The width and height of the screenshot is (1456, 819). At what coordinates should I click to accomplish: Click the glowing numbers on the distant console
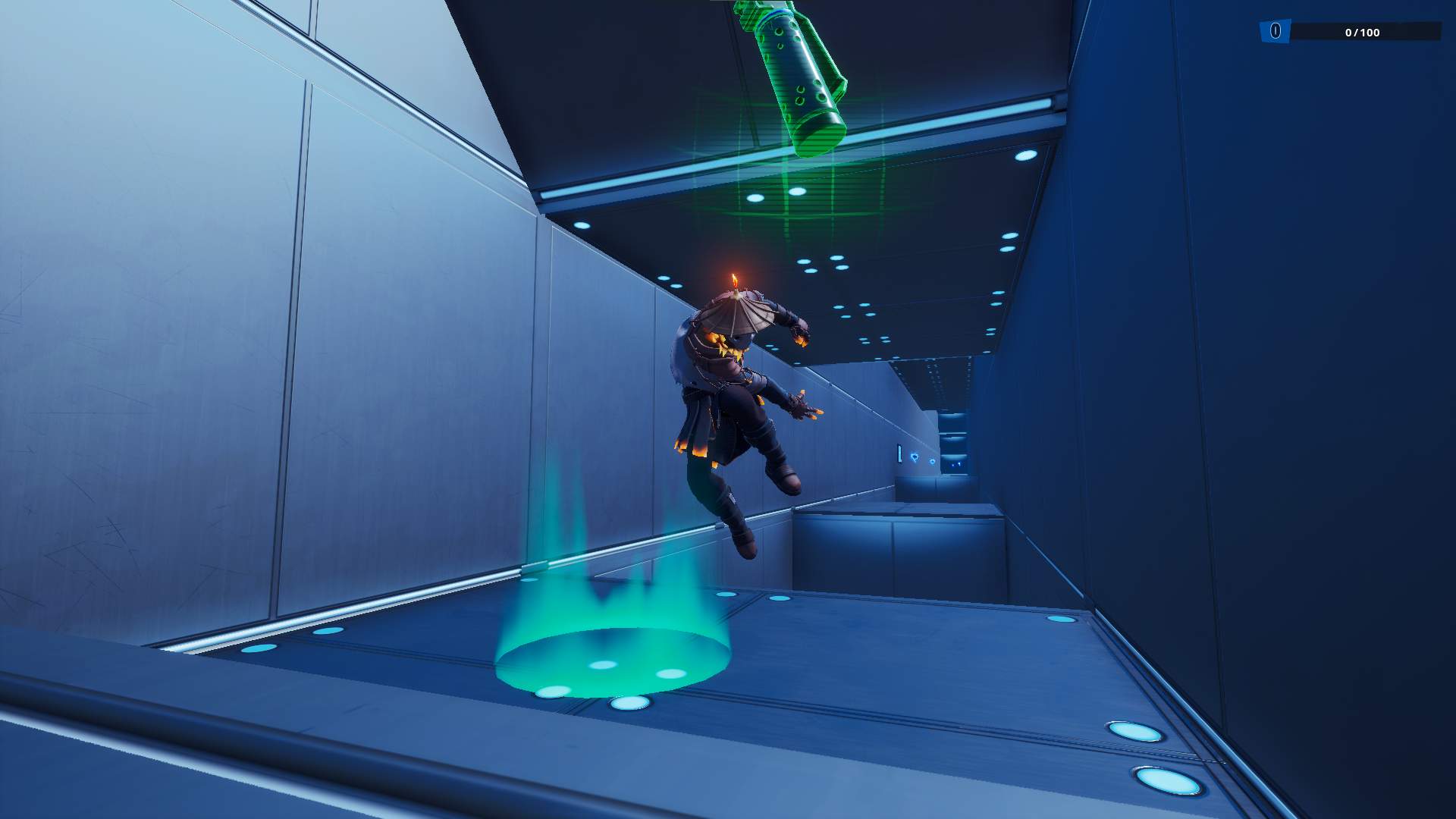click(956, 465)
